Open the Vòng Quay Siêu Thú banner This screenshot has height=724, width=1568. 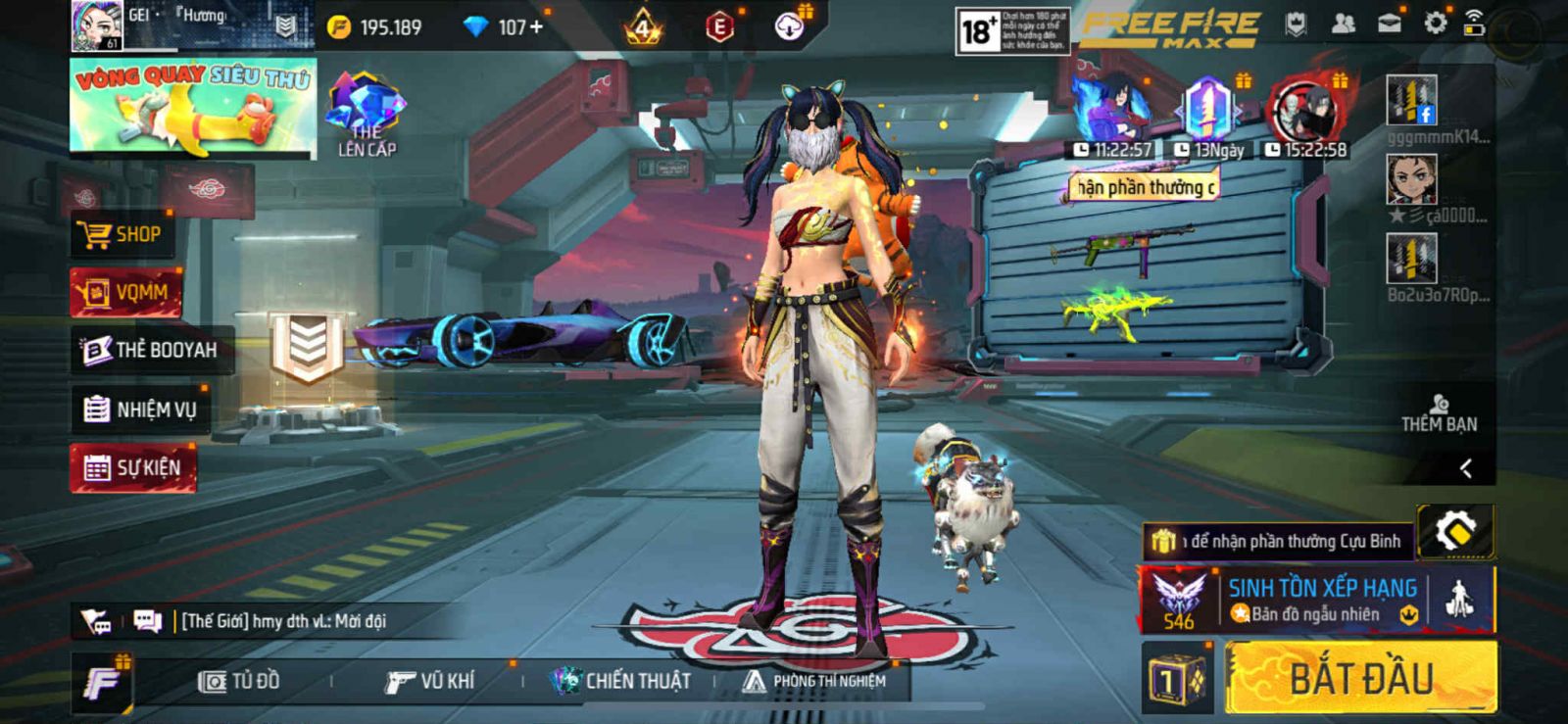pyautogui.click(x=193, y=107)
